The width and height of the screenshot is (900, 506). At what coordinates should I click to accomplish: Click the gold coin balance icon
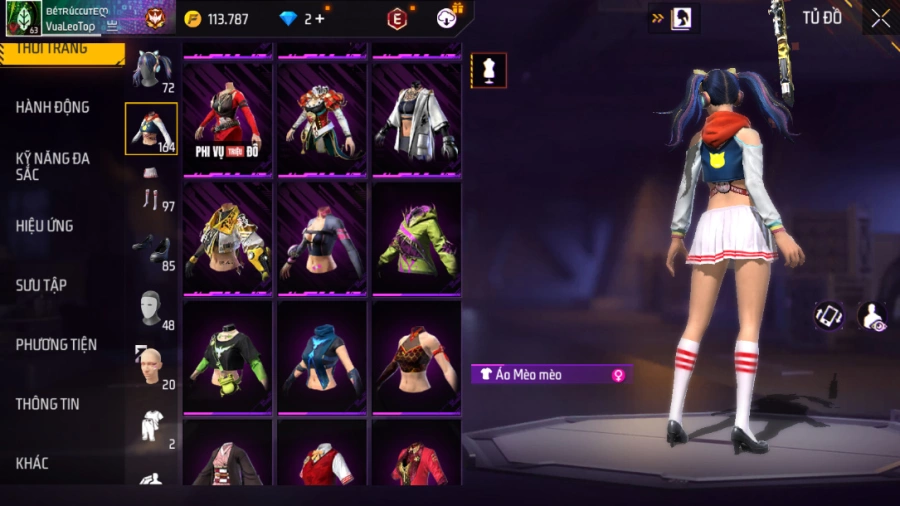click(x=193, y=19)
